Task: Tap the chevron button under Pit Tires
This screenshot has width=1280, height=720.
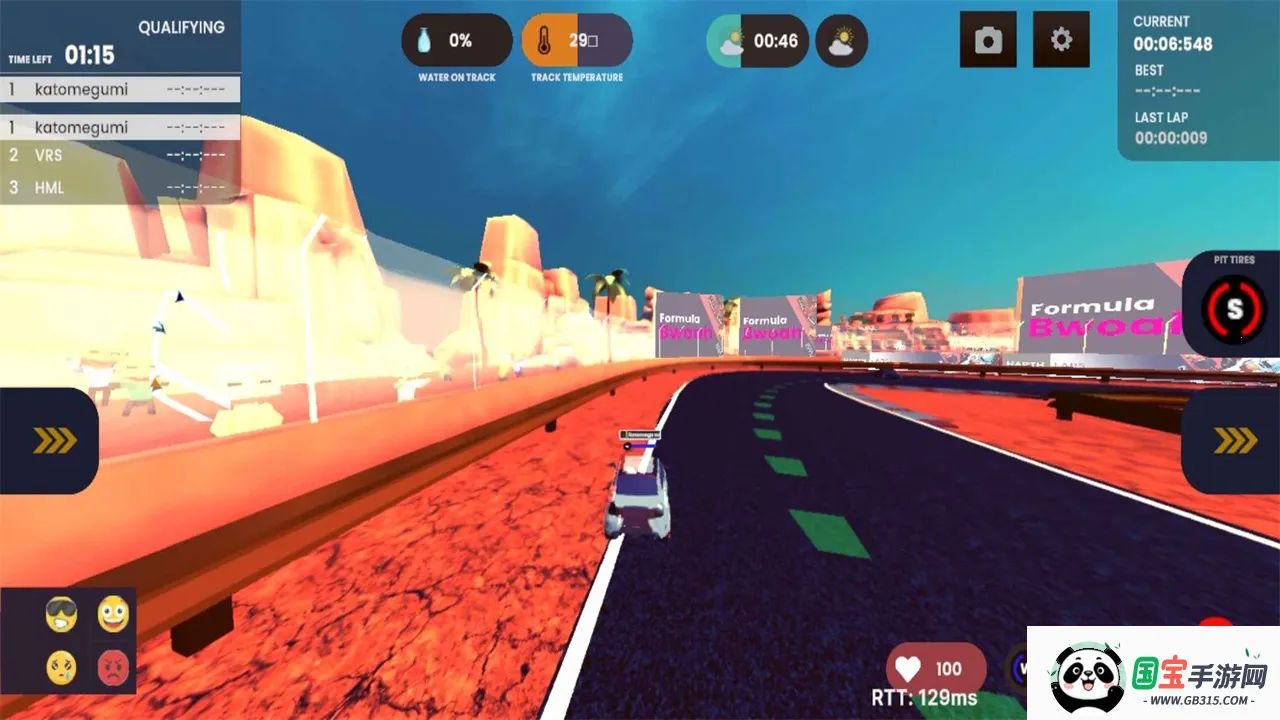Action: [x=1234, y=441]
